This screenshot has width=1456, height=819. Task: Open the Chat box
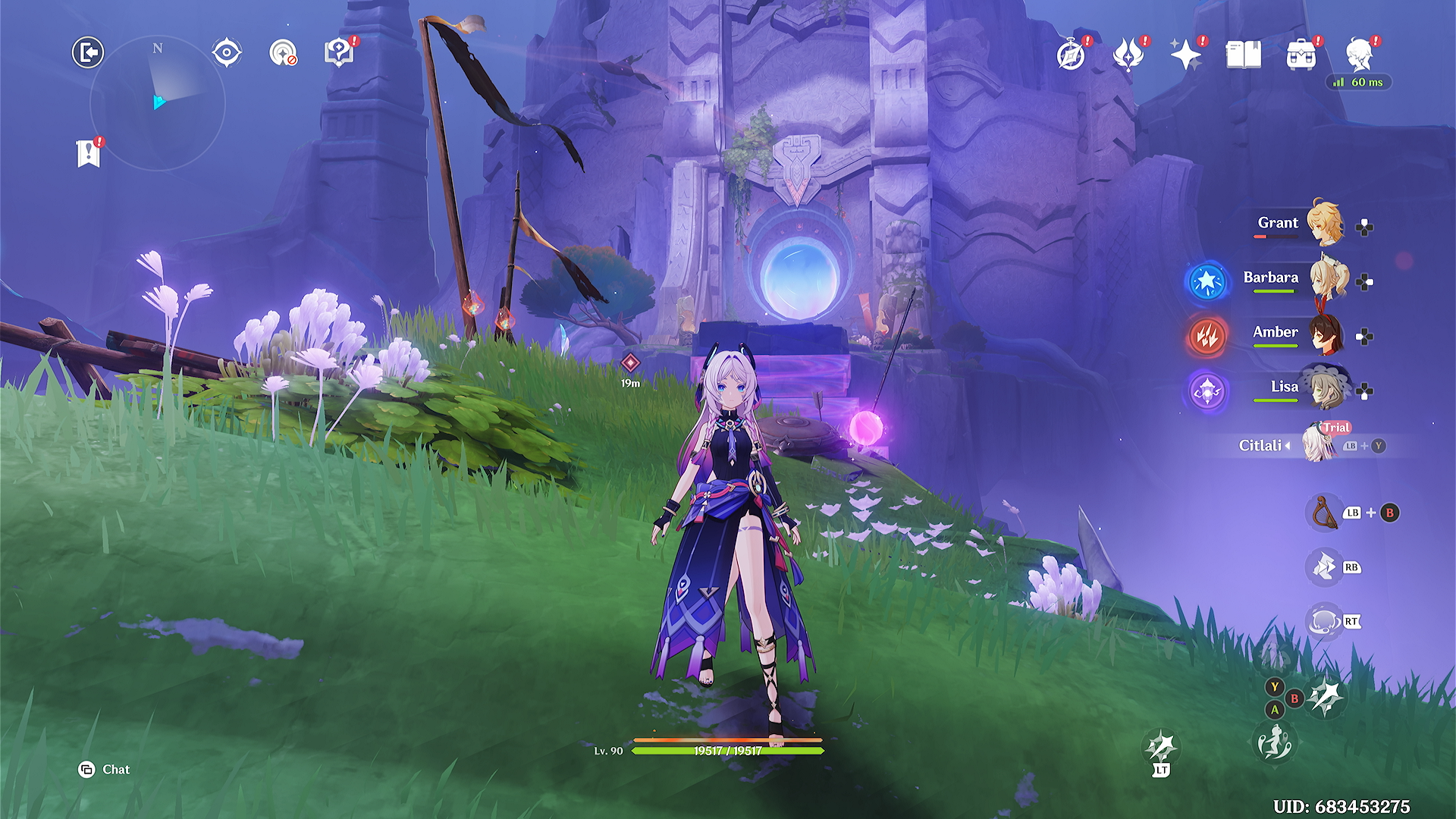pyautogui.click(x=105, y=770)
